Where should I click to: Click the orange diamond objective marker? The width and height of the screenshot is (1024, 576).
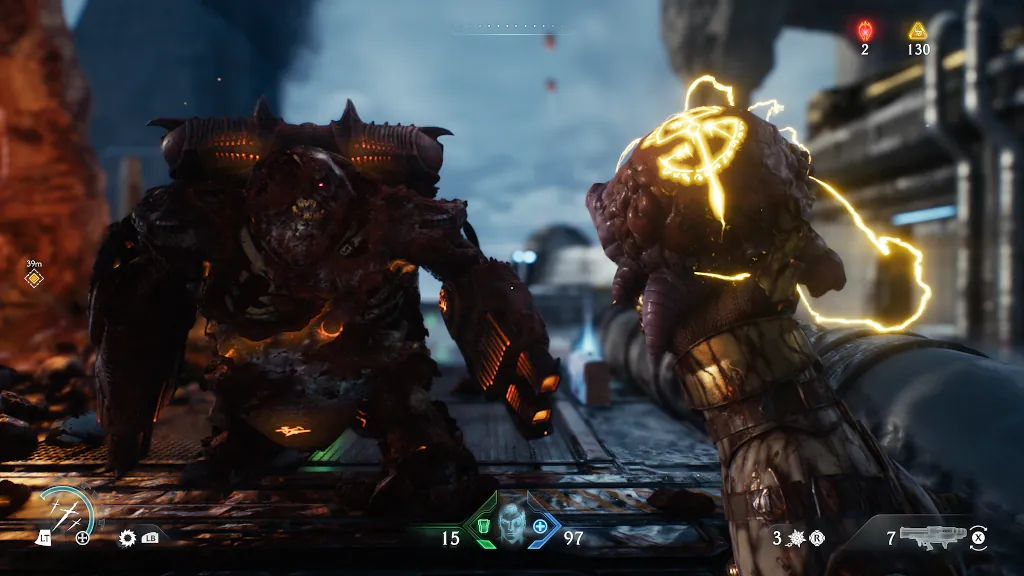33,277
